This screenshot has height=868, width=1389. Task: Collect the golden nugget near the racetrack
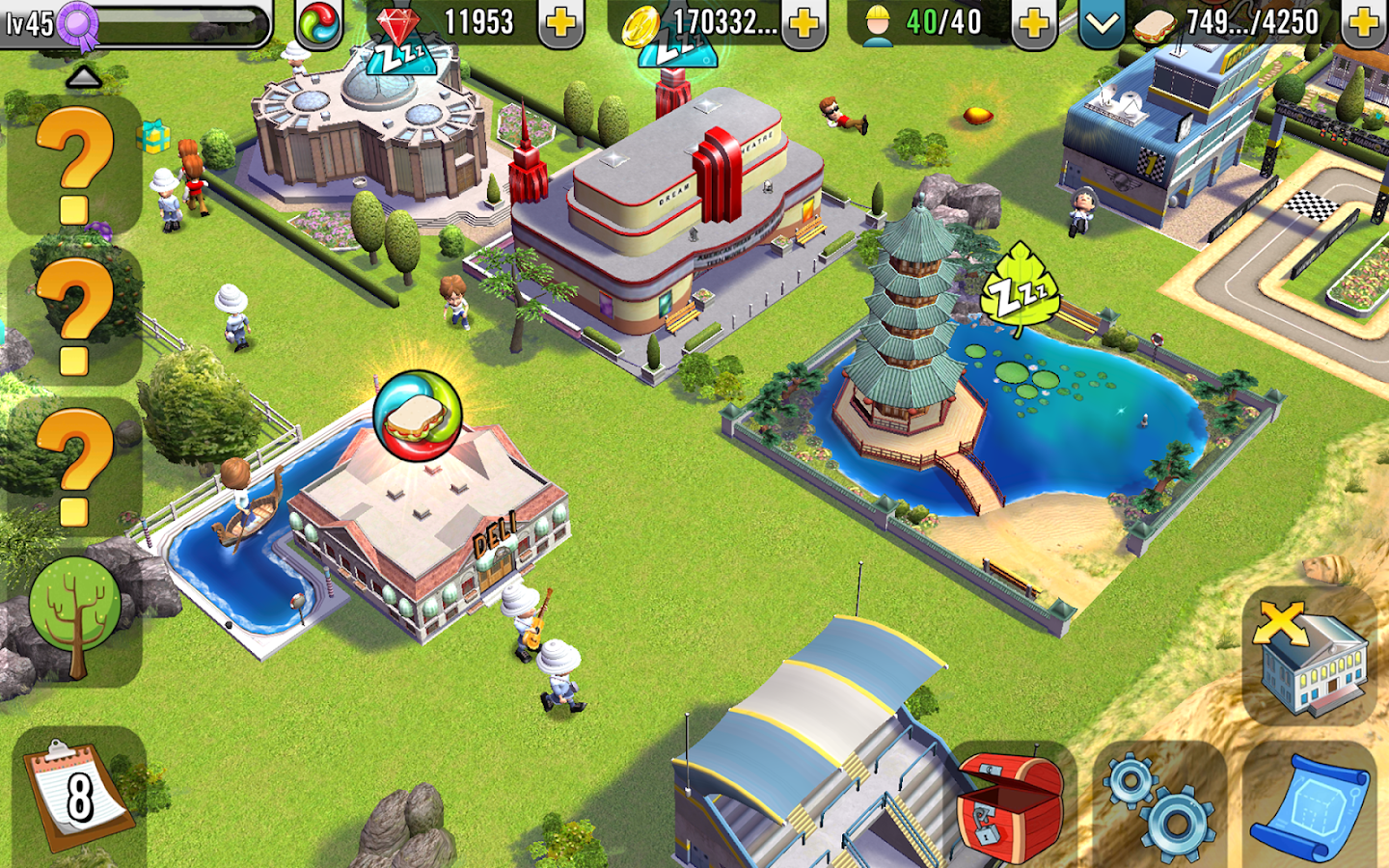point(977,114)
